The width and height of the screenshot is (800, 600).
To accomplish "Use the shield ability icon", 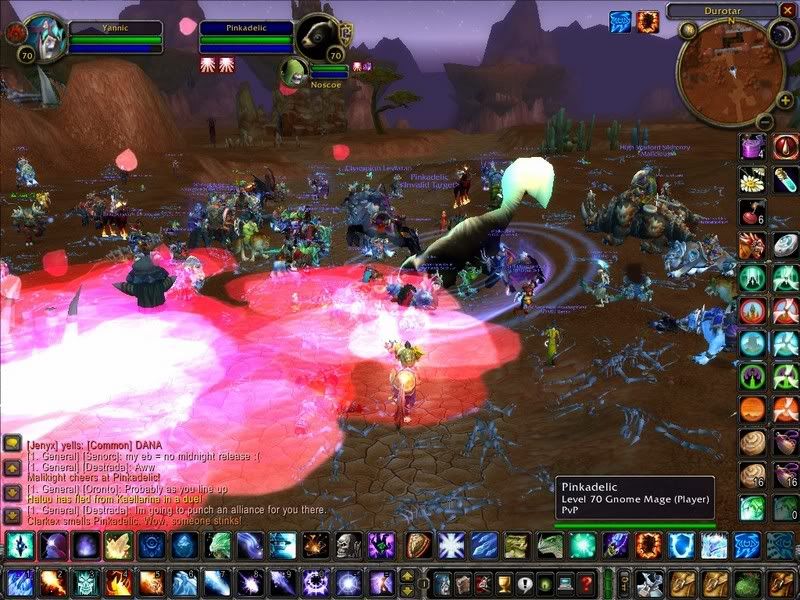I will coord(418,546).
